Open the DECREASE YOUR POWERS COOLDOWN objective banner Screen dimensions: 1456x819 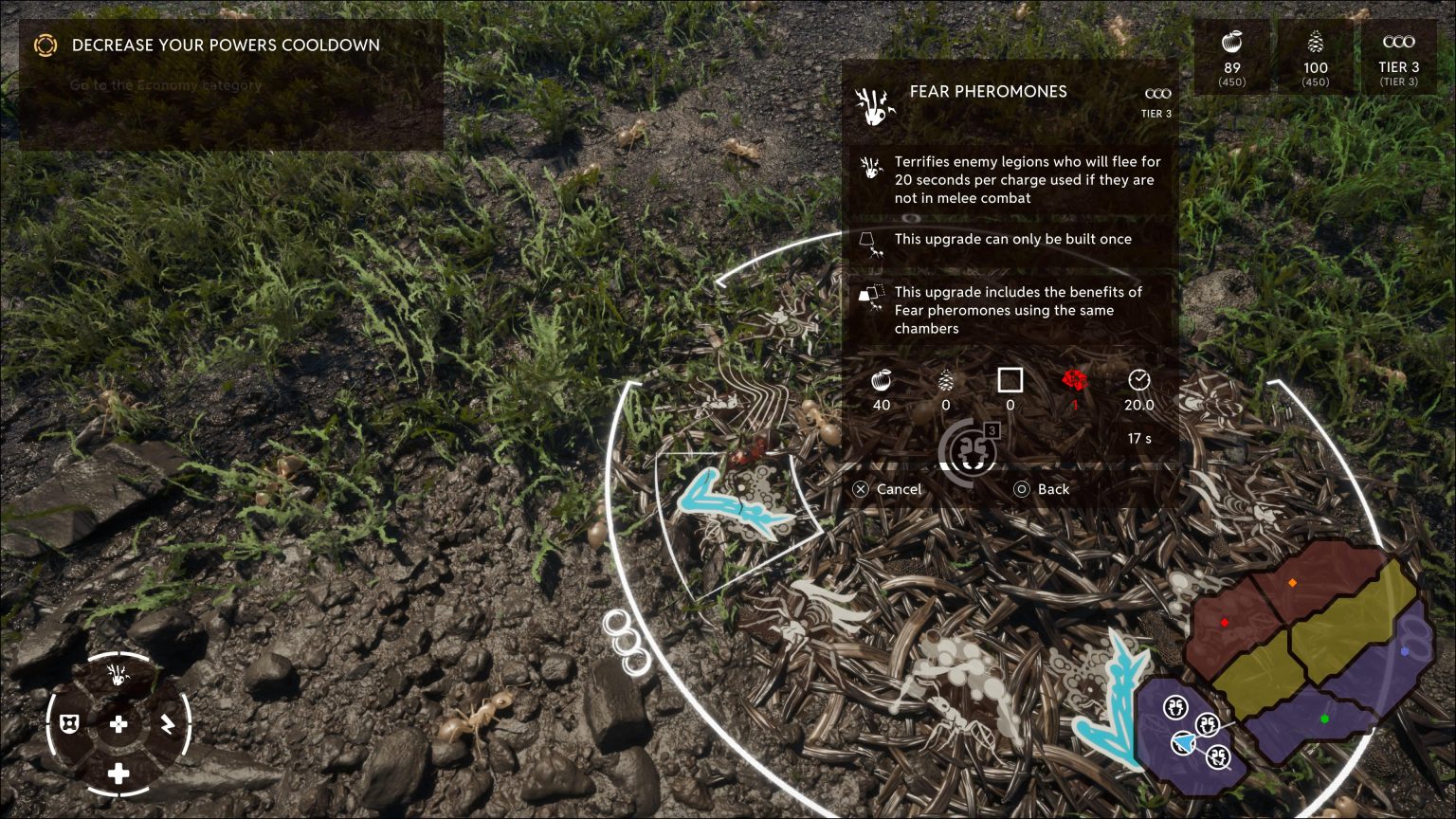[224, 45]
